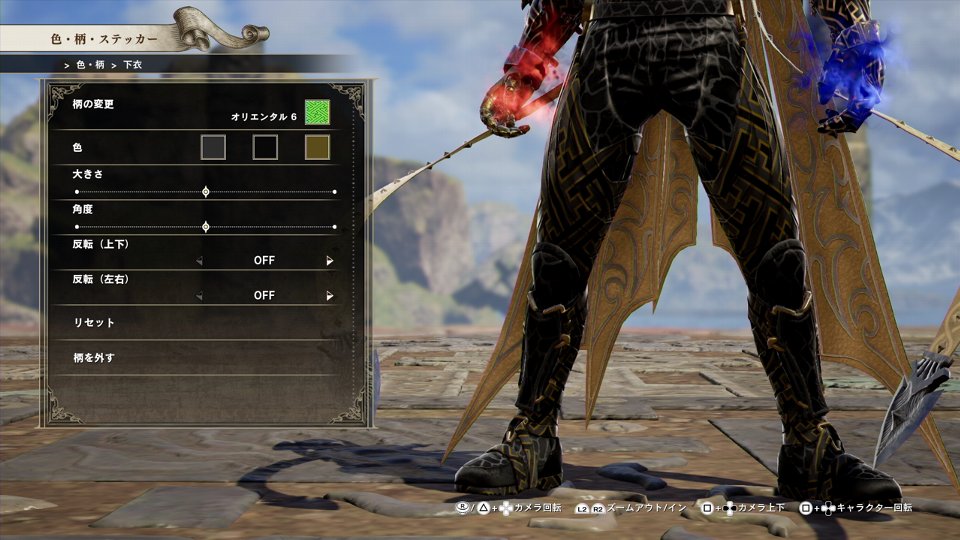960x540 pixels.
Task: Click left arrow for 反転(上下) flip
Action: click(199, 261)
